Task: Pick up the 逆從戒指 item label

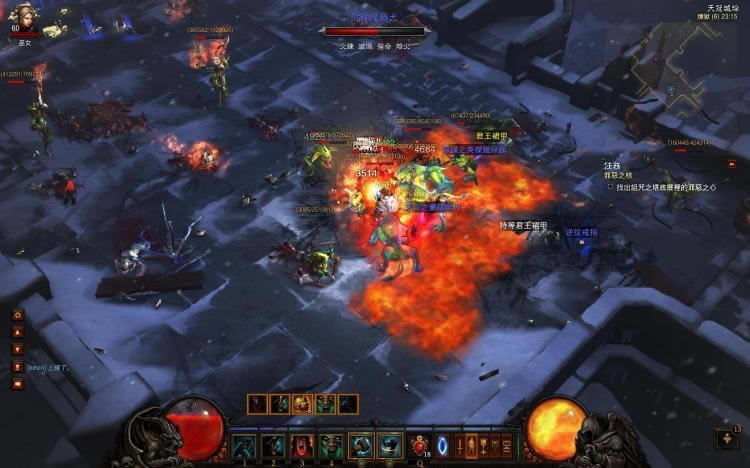Action: coord(581,232)
